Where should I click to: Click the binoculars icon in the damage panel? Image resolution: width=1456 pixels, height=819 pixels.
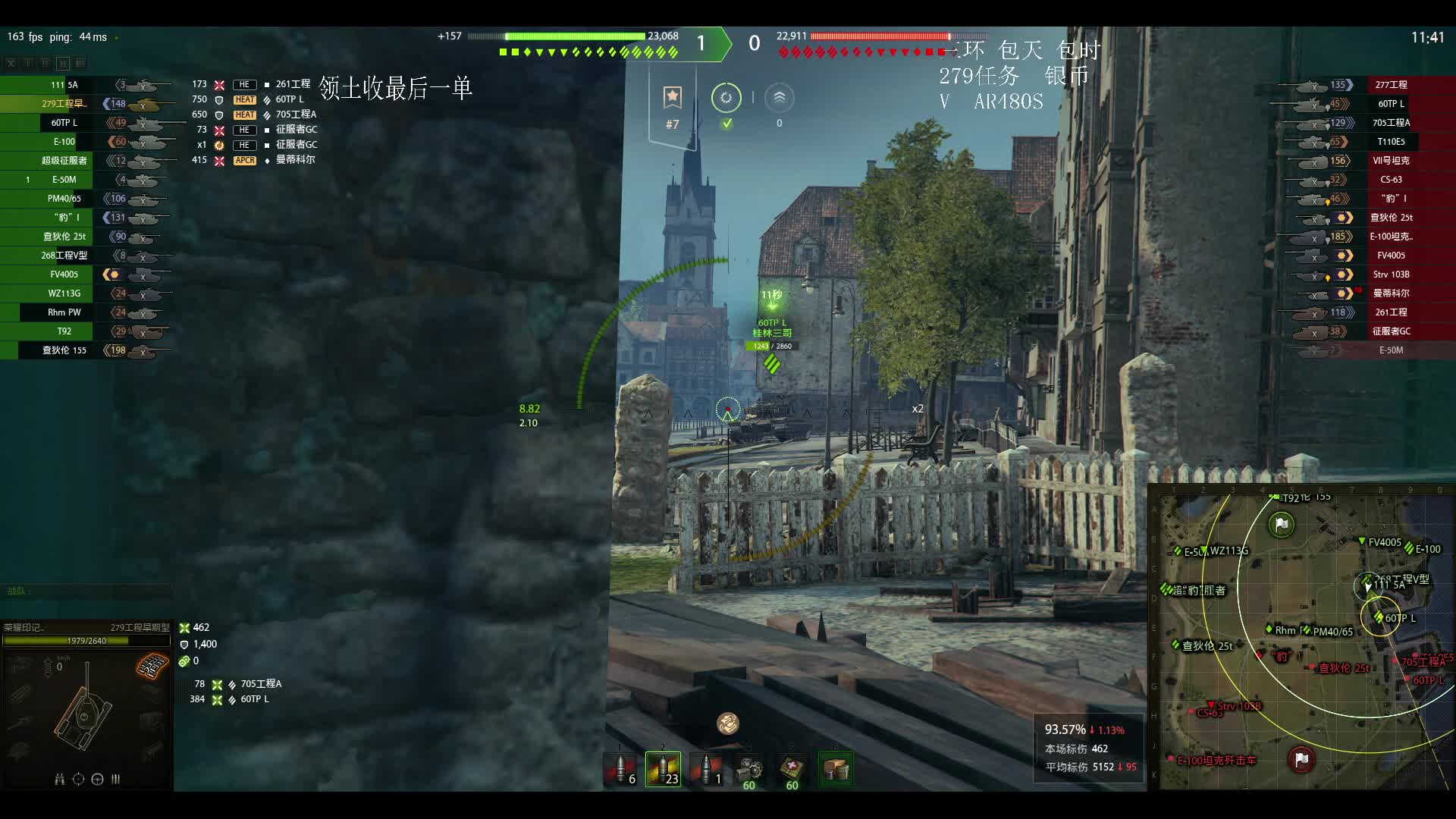[x=59, y=779]
